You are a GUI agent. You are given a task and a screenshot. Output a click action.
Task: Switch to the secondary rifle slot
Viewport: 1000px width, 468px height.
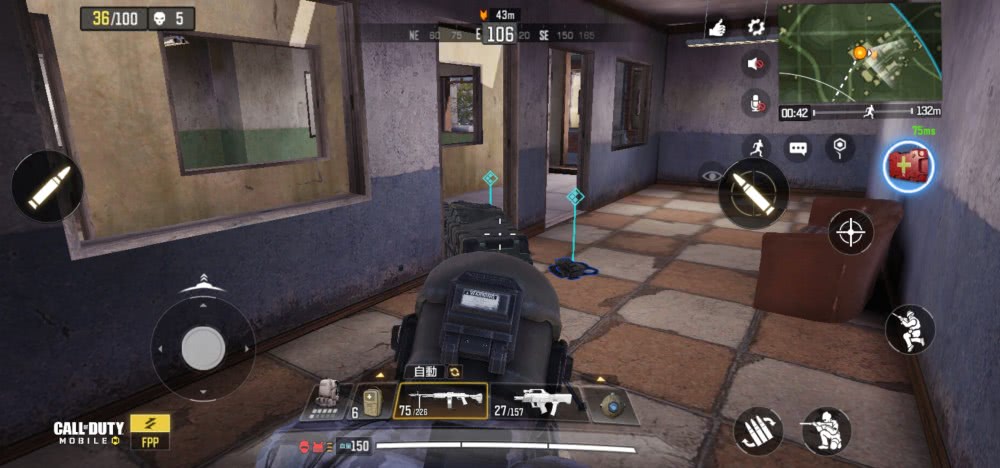535,402
